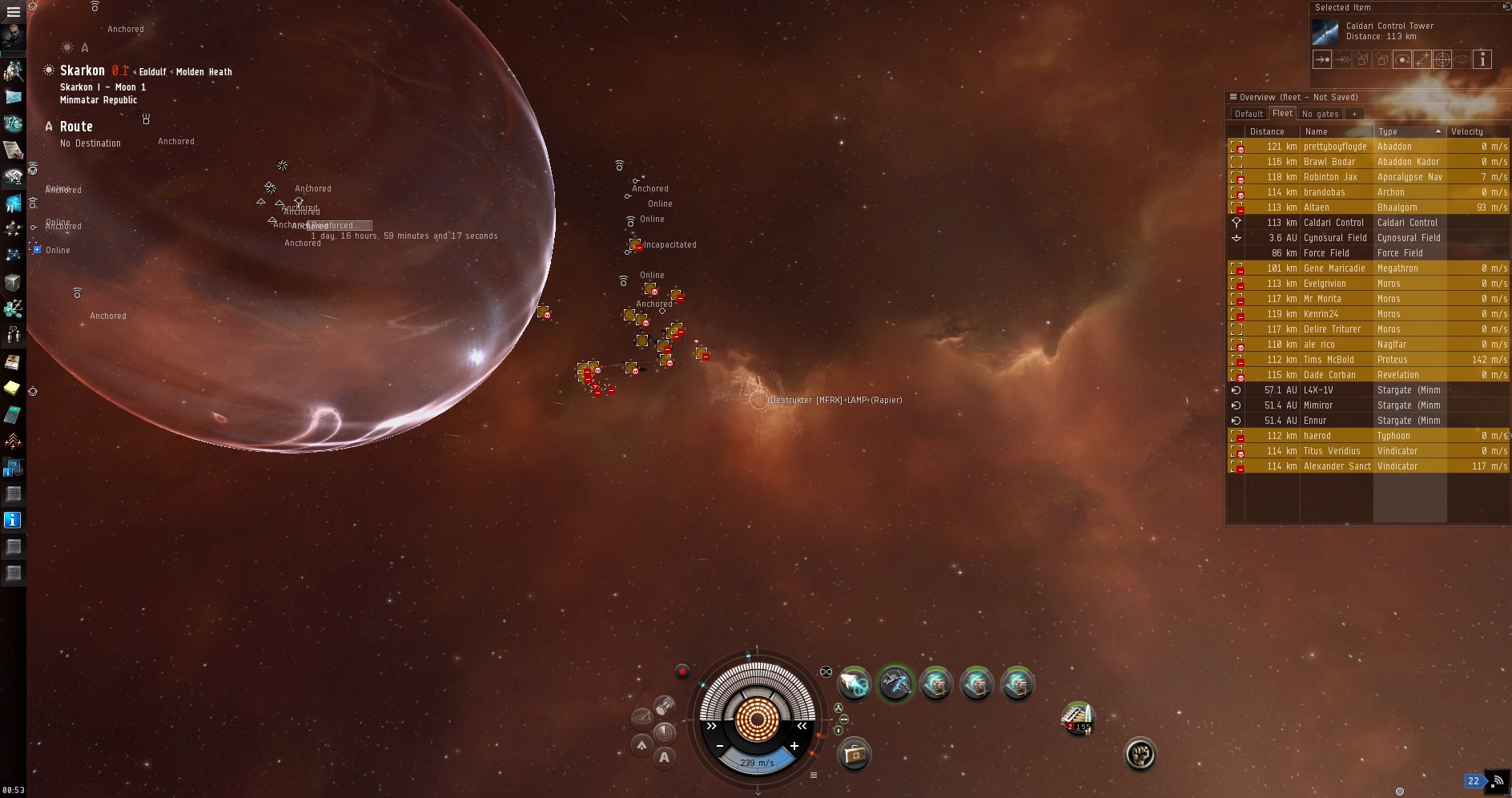Keep the selected item at range
Screen dimensions: 1512x798
(1422, 59)
